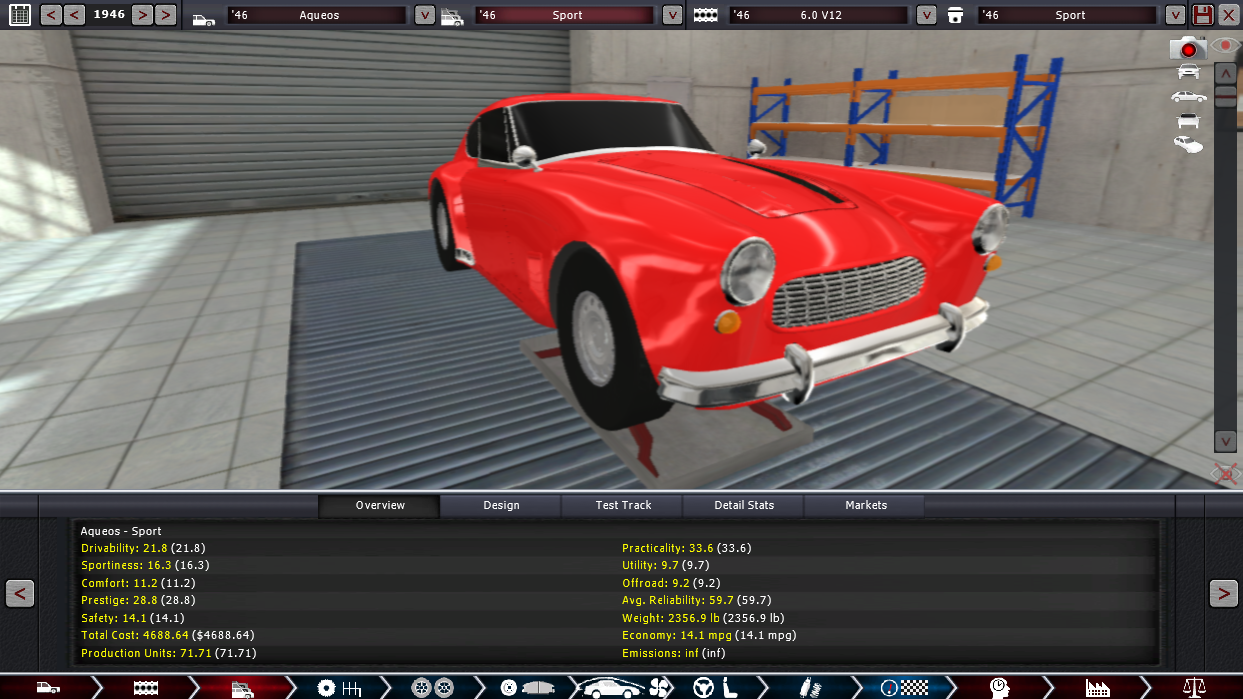Viewport: 1243px width, 699px height.
Task: Show the Detail Stats tab
Action: (x=744, y=505)
